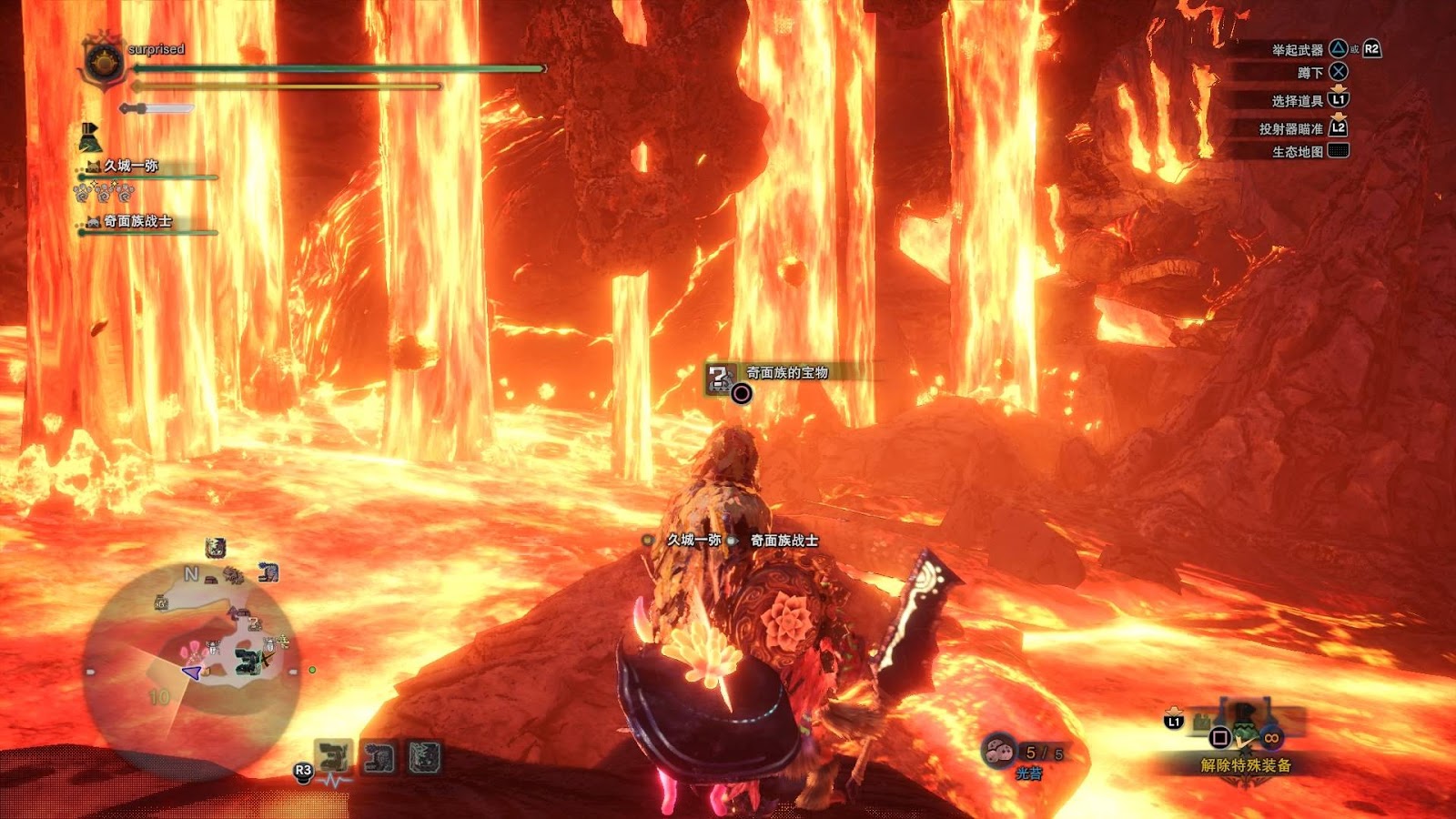Image resolution: width=1456 pixels, height=819 pixels.
Task: Click the 蹲下 command entry
Action: [1310, 73]
